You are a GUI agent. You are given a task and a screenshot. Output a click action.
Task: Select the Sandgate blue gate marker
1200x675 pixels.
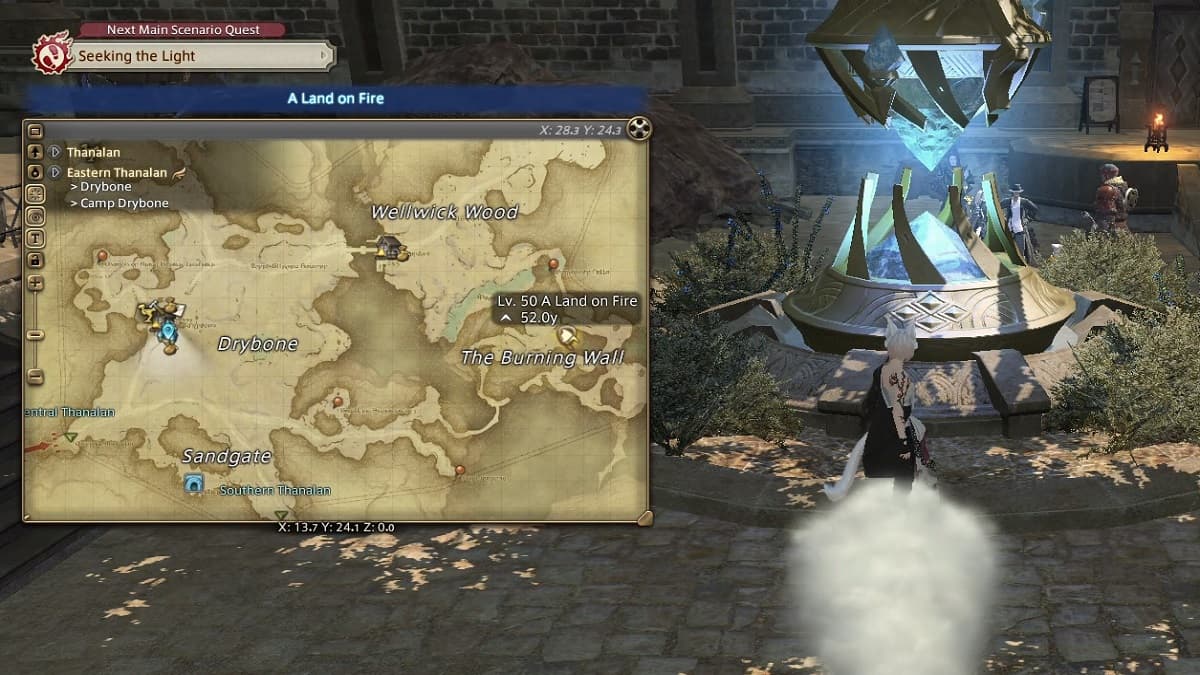click(x=194, y=484)
